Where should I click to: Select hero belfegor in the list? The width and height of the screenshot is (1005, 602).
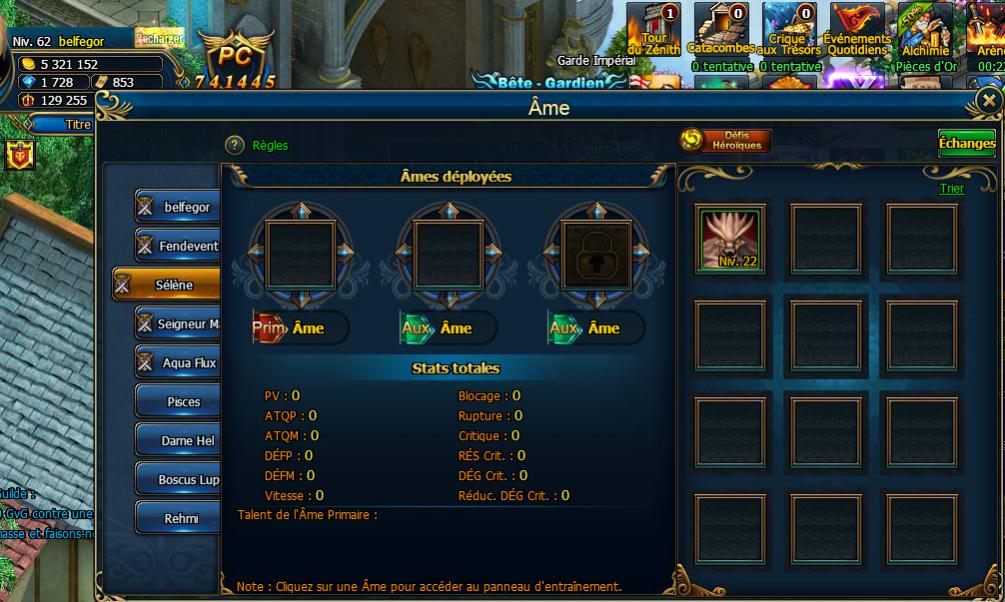177,207
